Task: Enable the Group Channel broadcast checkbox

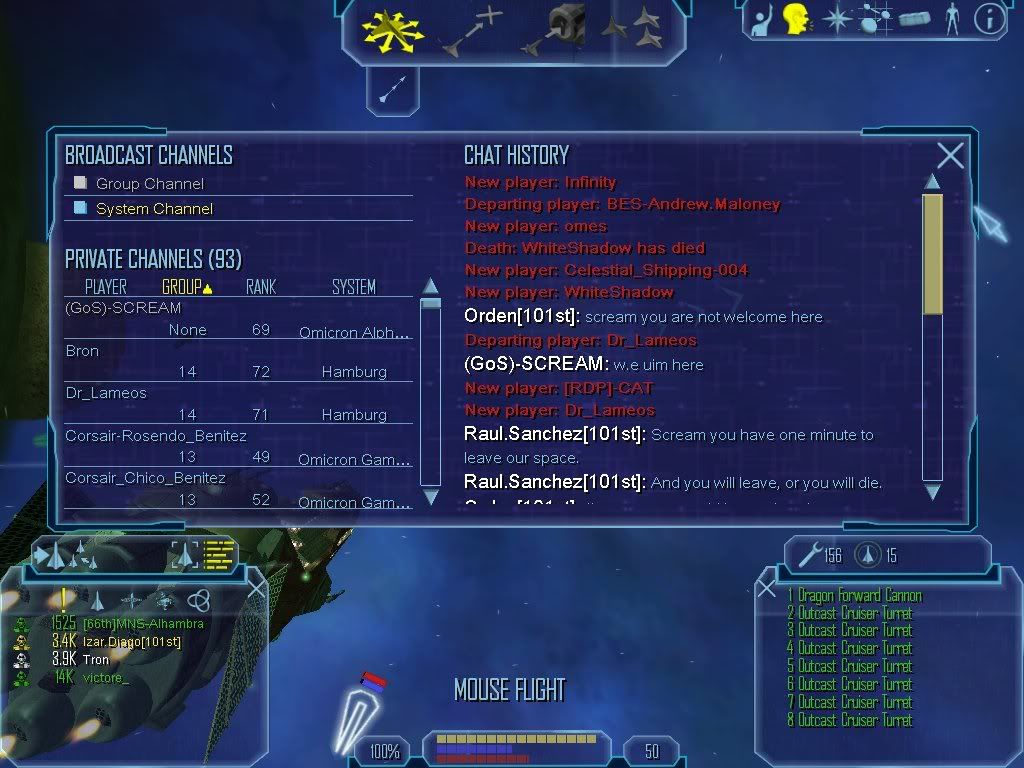Action: (x=81, y=183)
